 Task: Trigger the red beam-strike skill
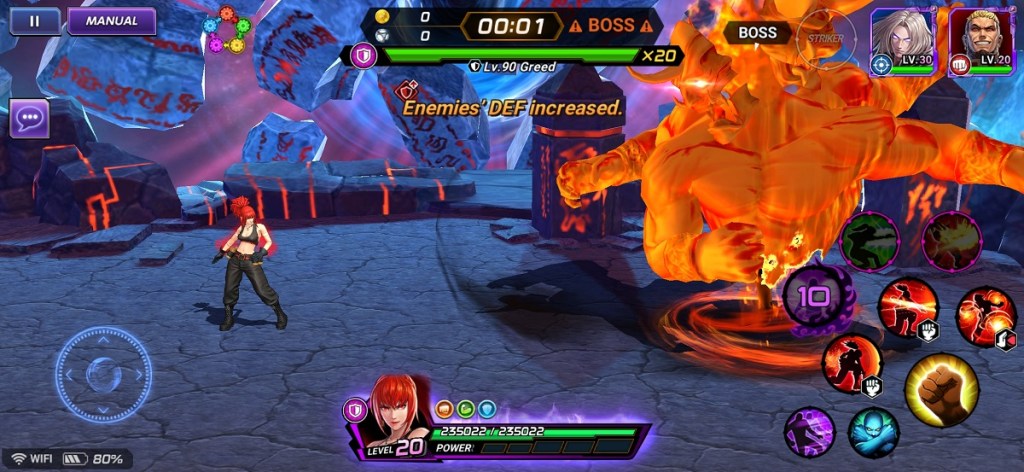[908, 307]
